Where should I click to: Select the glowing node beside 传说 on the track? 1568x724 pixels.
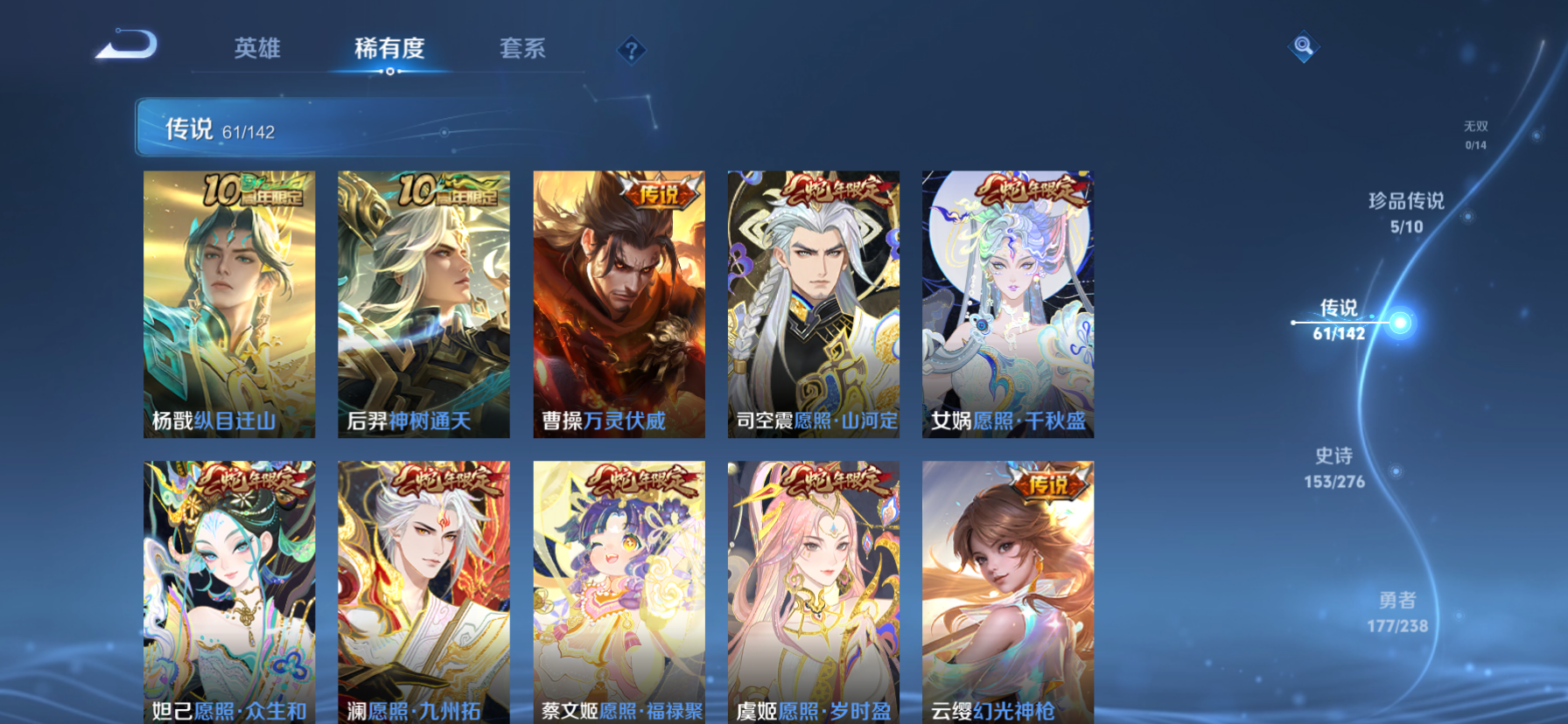tap(1403, 323)
